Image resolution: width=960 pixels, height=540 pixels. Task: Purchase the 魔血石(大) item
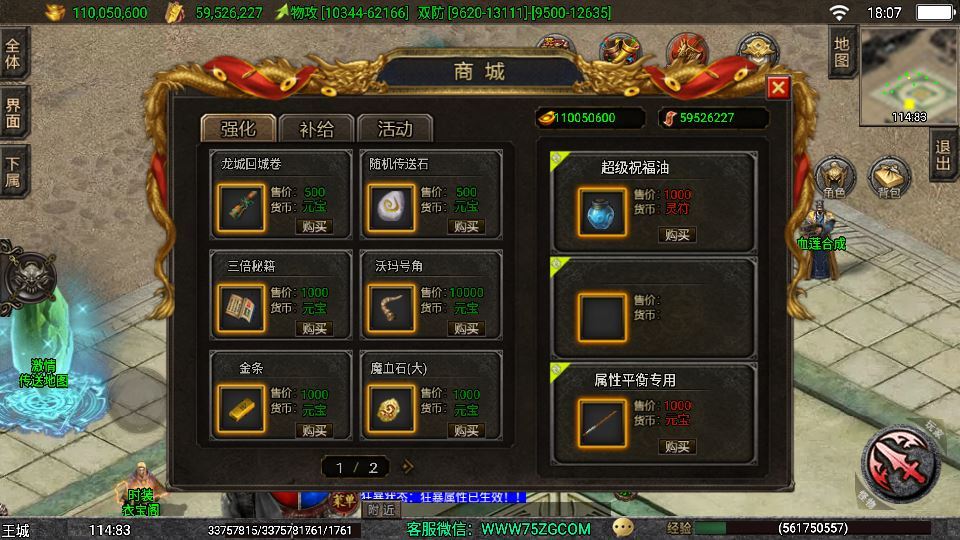point(465,430)
